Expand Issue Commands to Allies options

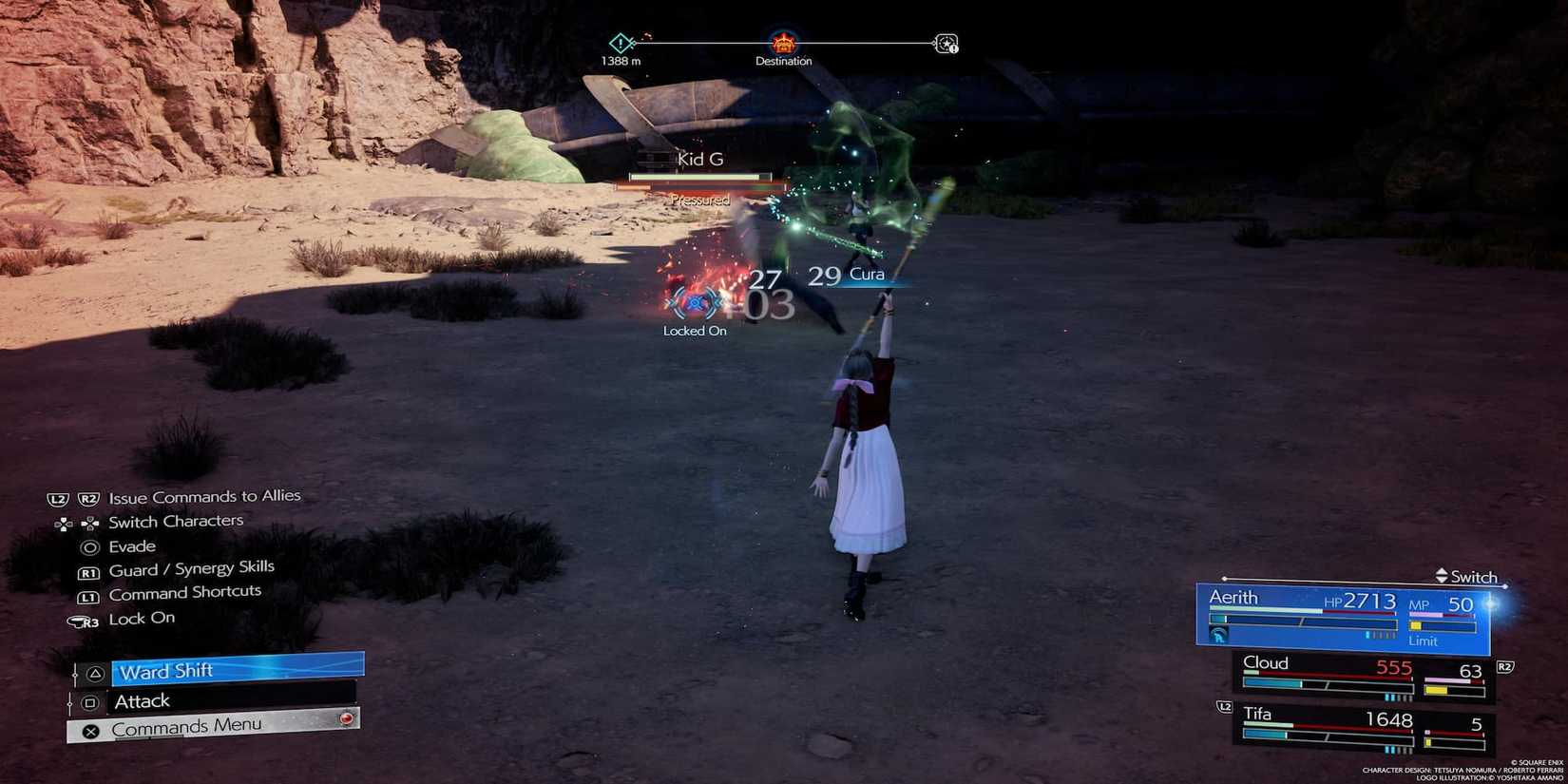pos(204,495)
